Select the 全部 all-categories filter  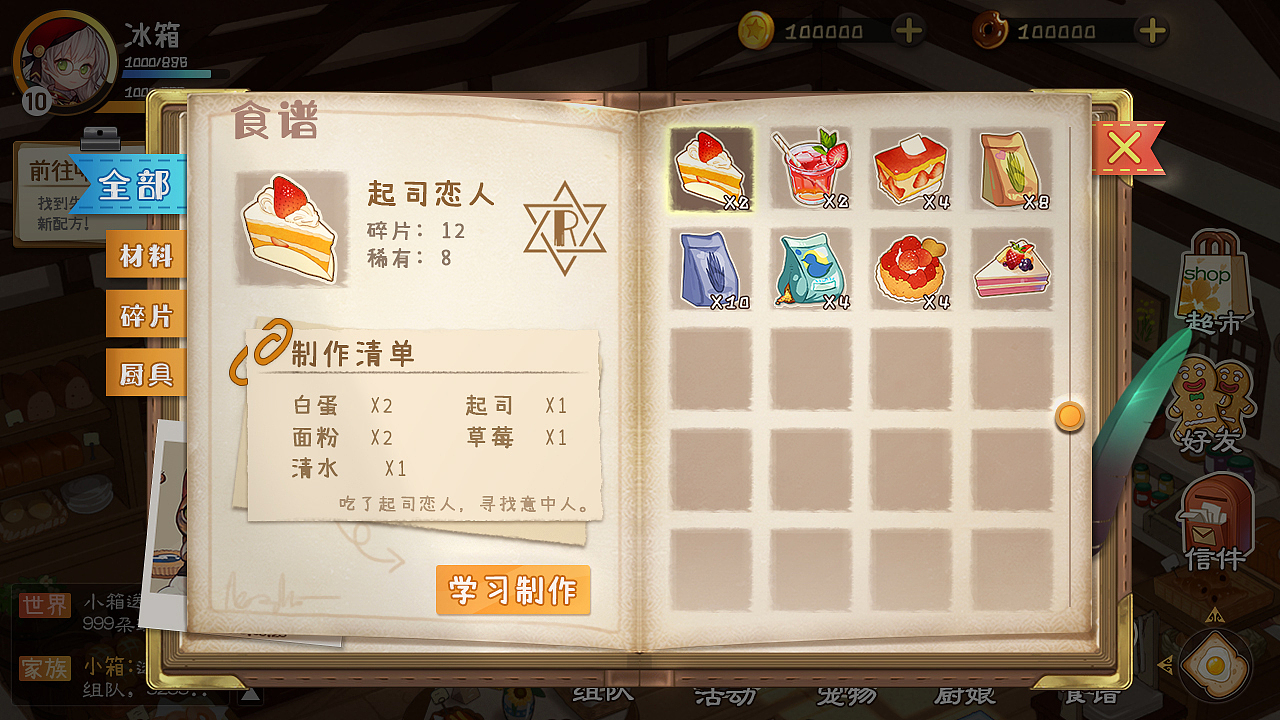click(136, 186)
